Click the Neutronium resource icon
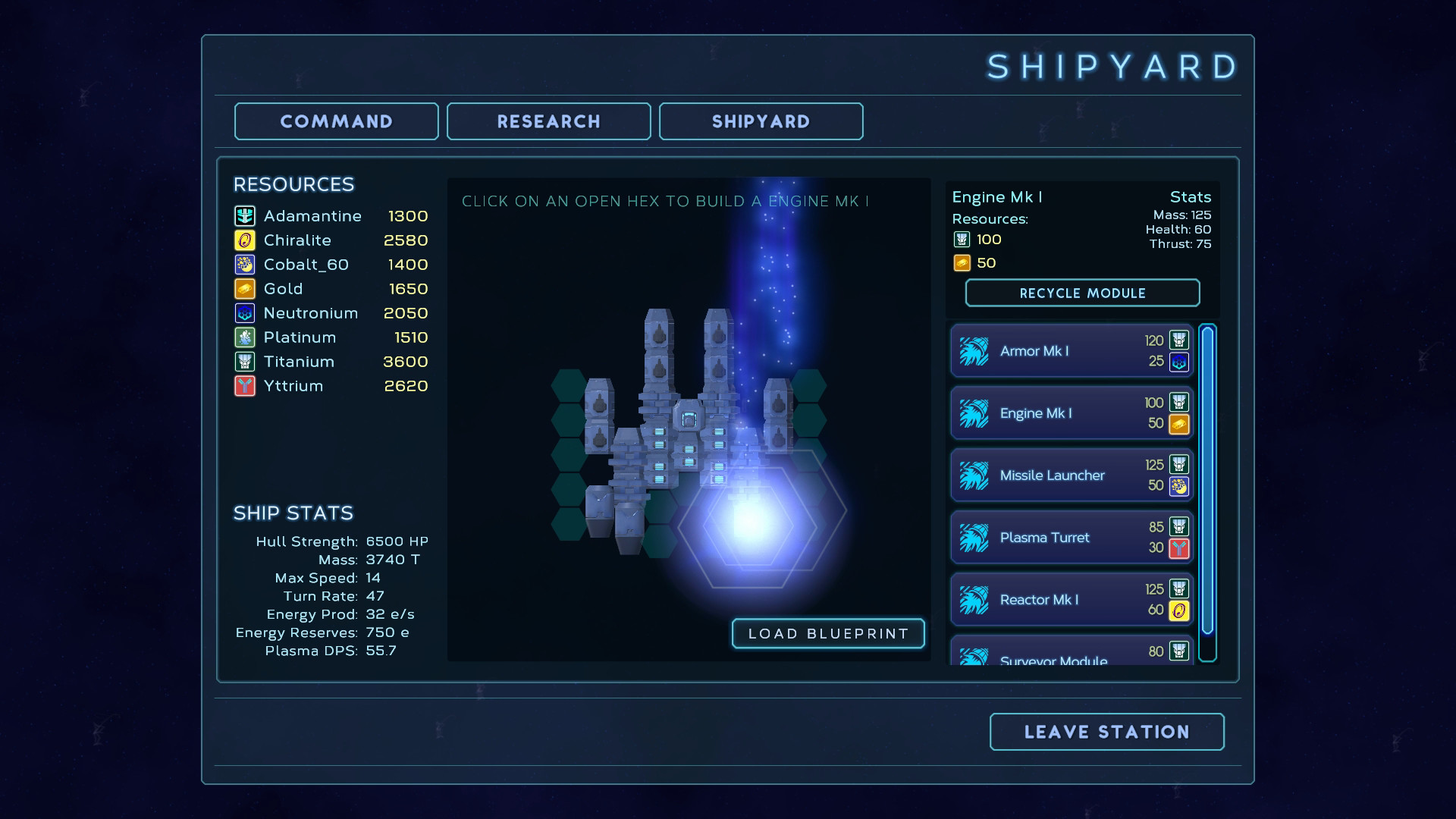Image resolution: width=1456 pixels, height=819 pixels. [x=244, y=312]
